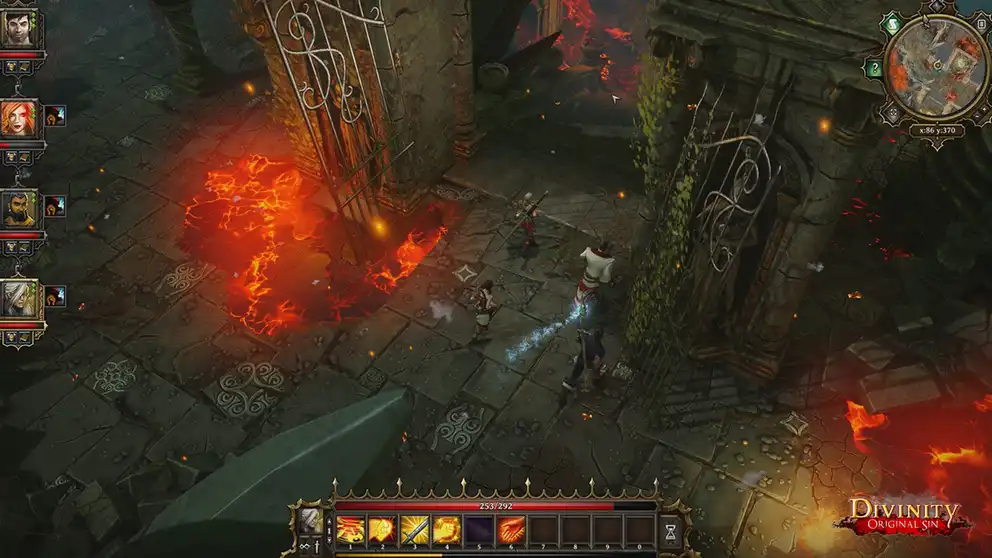Open the green question mark button by the minimap
The width and height of the screenshot is (992, 558).
pos(875,69)
